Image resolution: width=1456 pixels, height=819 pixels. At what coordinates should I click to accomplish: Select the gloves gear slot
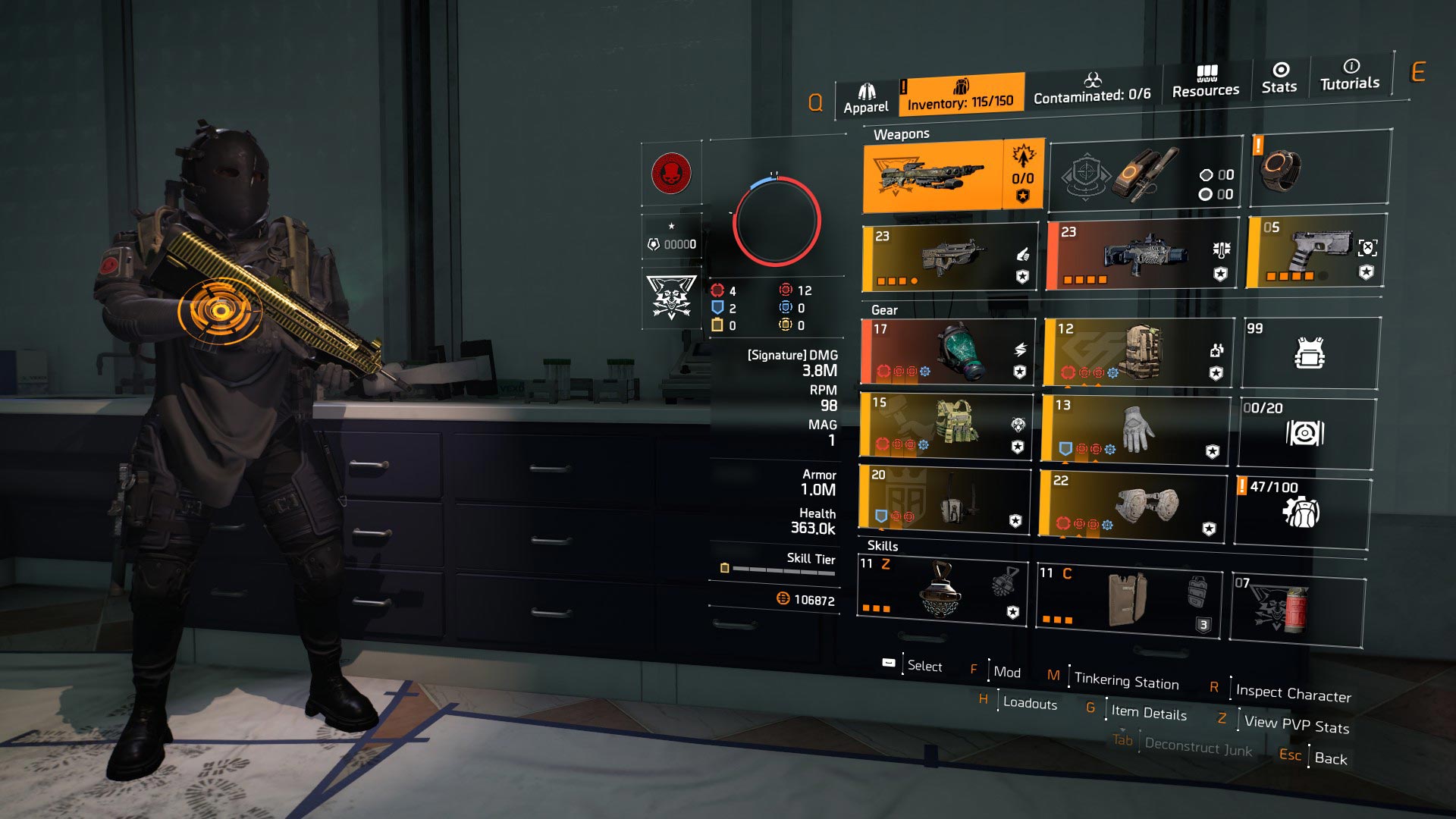pyautogui.click(x=1134, y=428)
